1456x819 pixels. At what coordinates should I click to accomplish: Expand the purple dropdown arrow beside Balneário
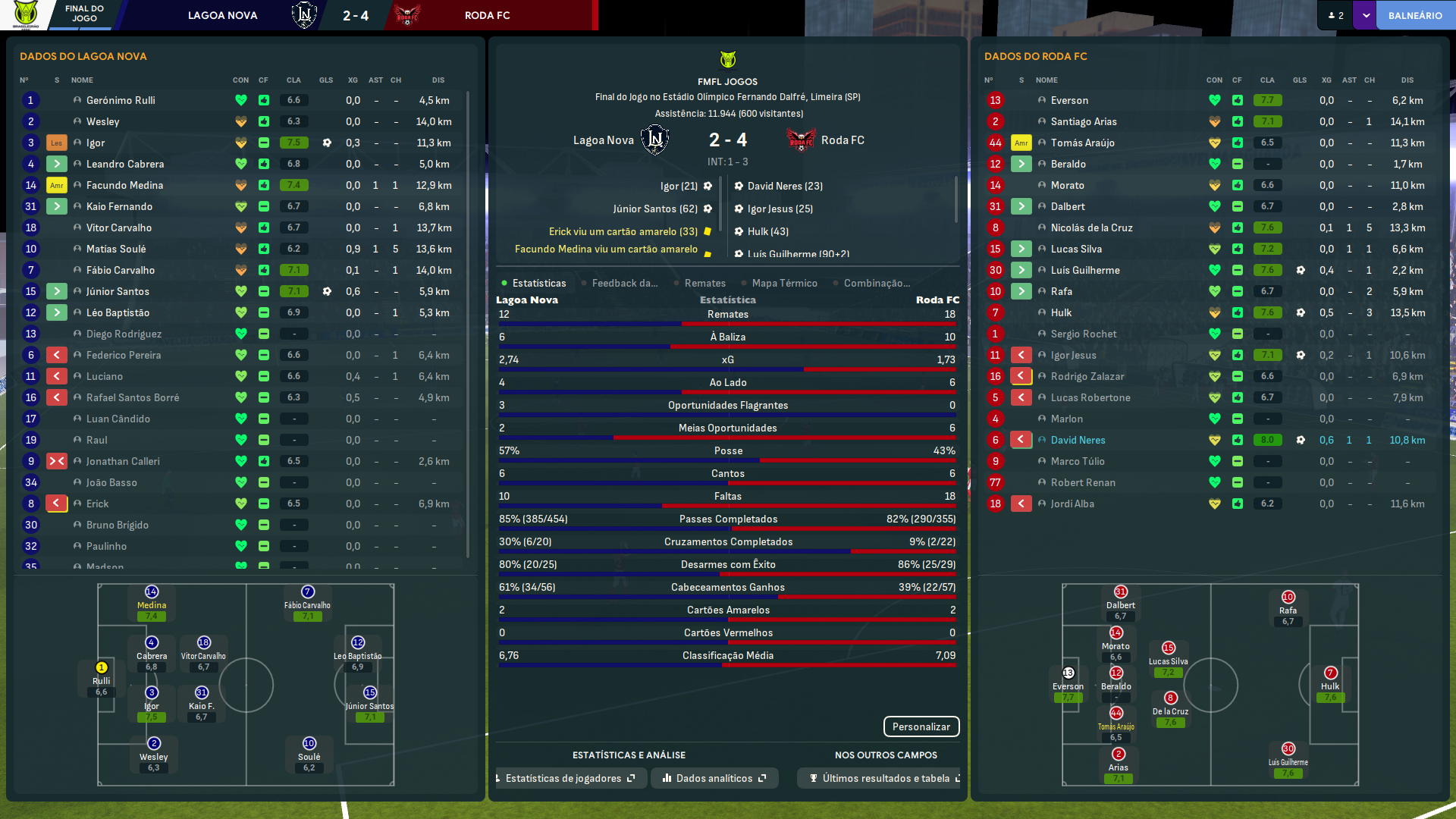(1366, 15)
